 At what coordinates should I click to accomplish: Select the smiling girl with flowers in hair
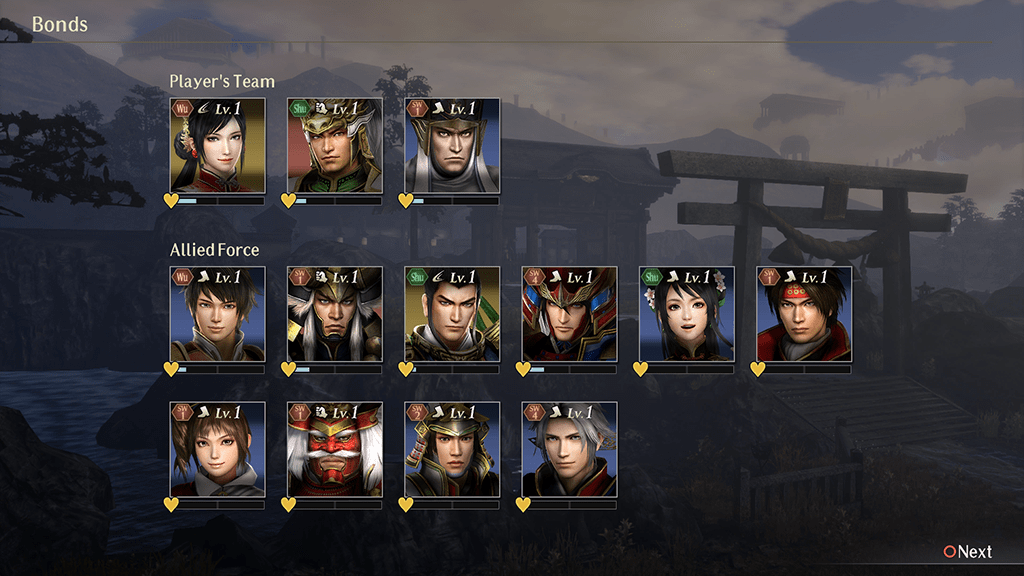(x=686, y=314)
